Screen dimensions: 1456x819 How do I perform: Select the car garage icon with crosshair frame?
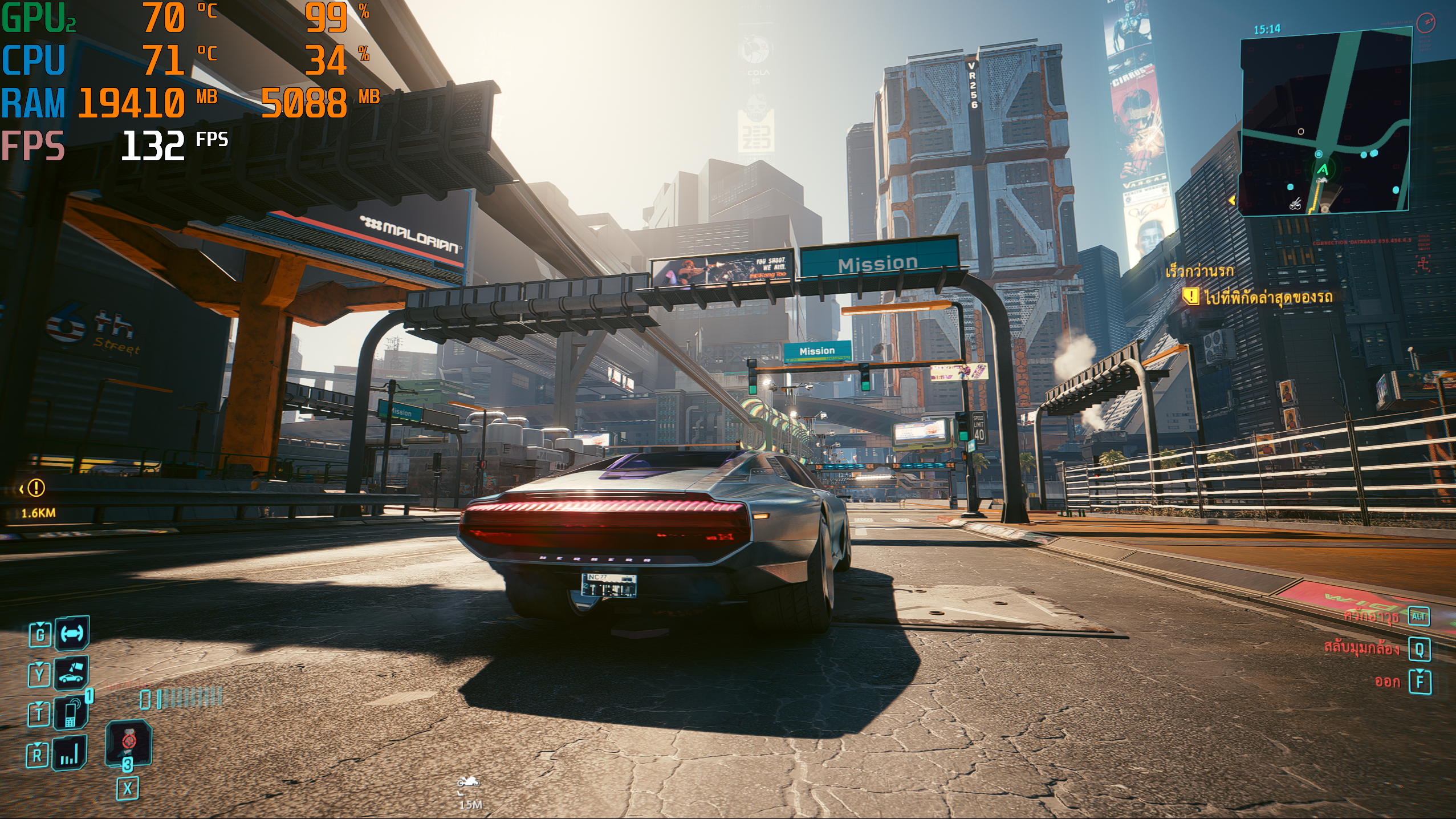[72, 633]
